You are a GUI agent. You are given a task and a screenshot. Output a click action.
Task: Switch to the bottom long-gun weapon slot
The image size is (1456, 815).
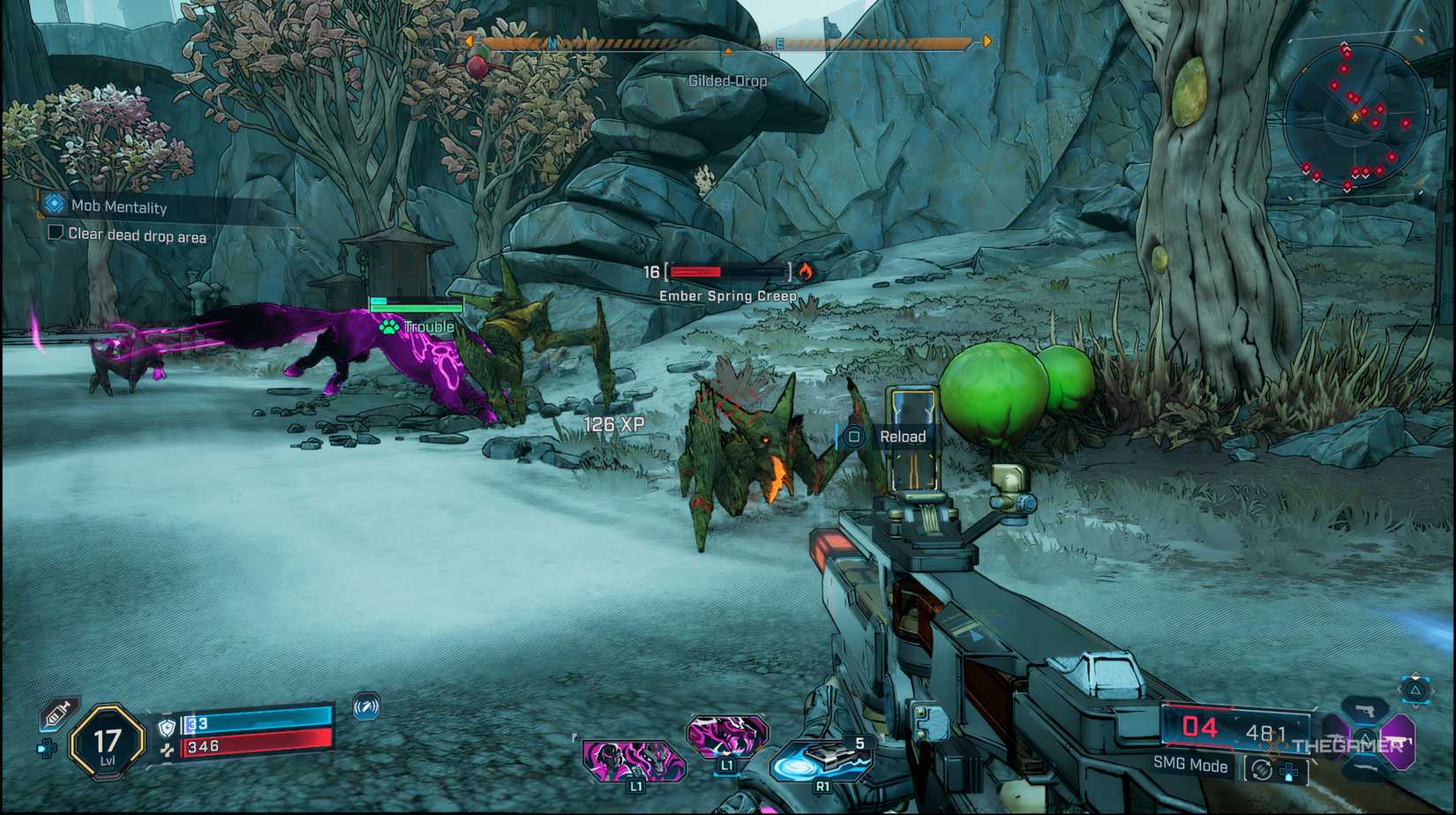(x=1364, y=769)
